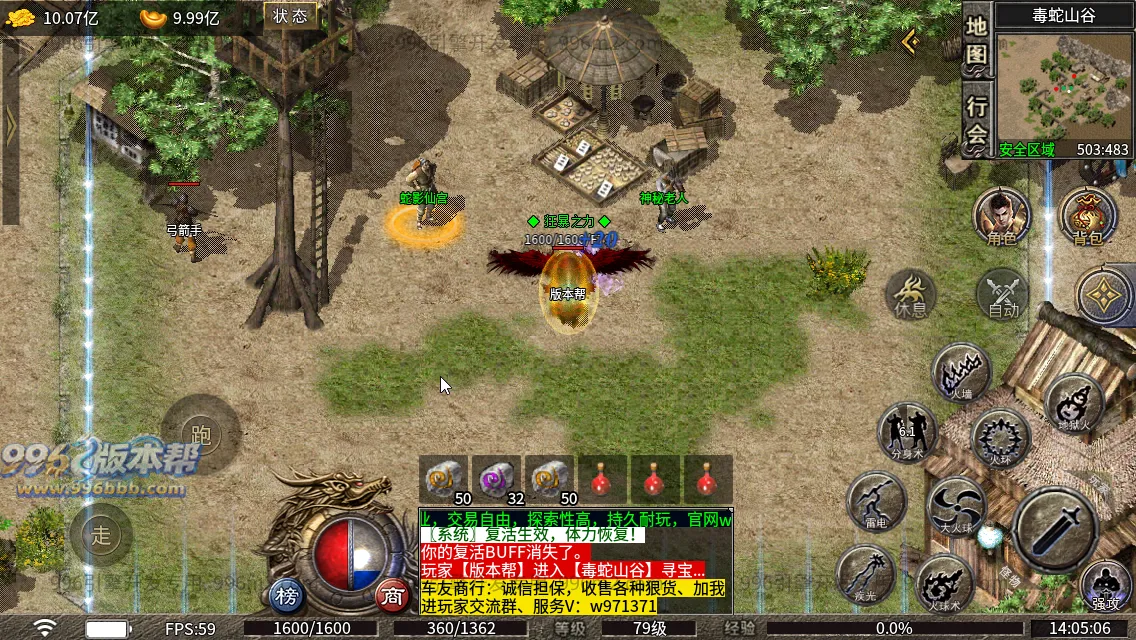Image resolution: width=1136 pixels, height=640 pixels.
Task: Open the 地图 map button
Action: pos(976,44)
